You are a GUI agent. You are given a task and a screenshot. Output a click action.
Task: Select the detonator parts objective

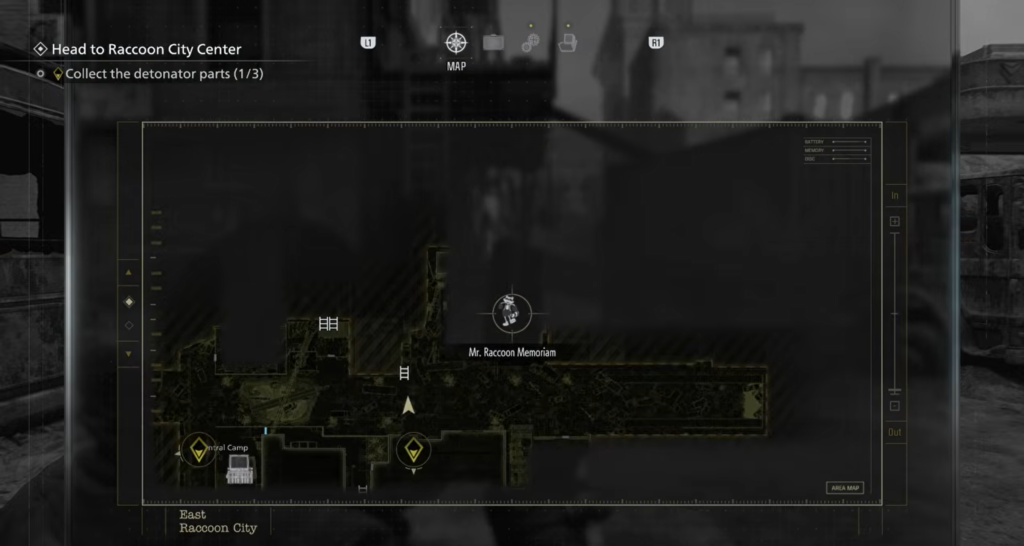(164, 74)
